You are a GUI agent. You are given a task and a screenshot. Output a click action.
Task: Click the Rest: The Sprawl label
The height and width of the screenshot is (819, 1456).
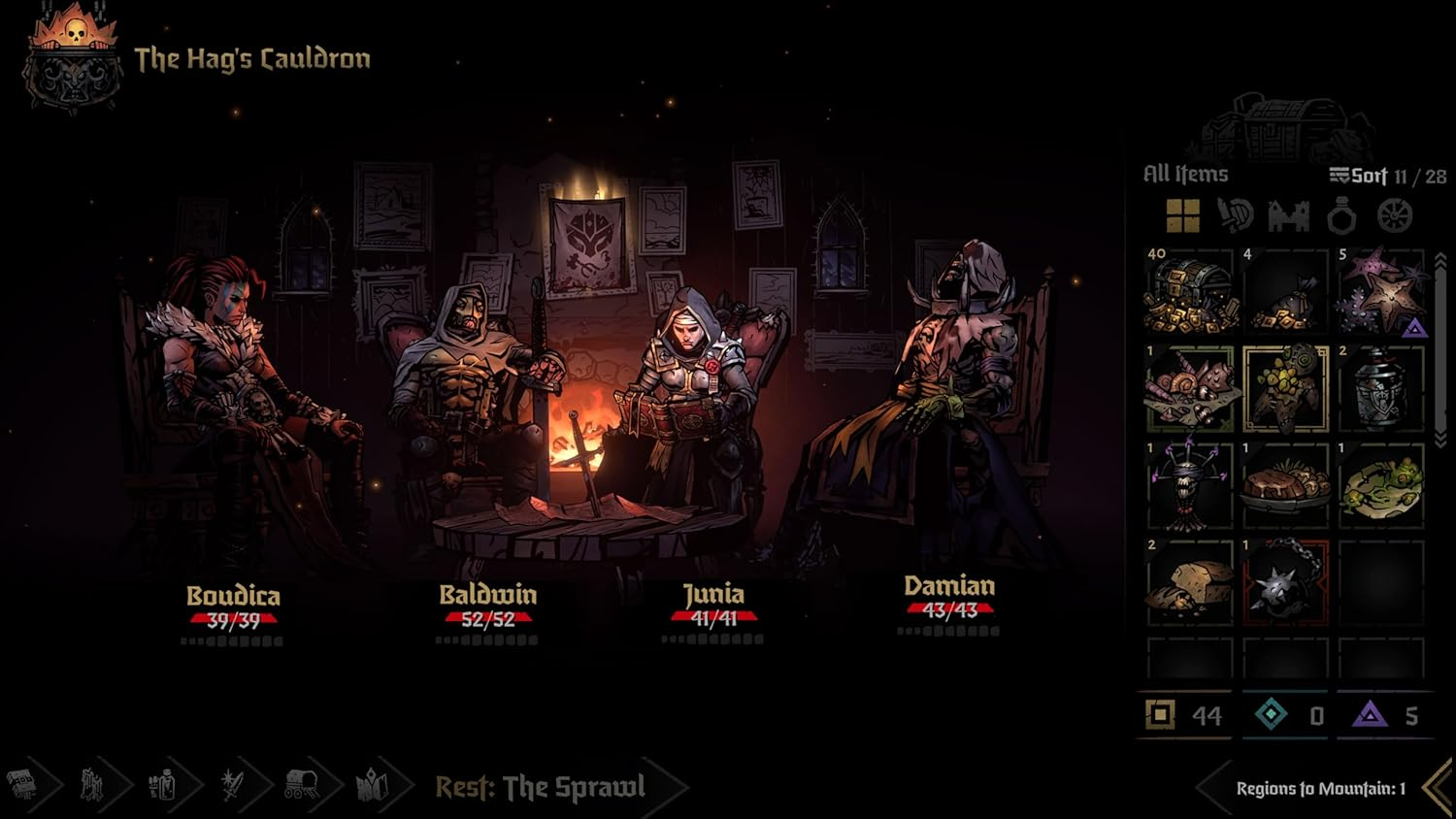tap(539, 788)
